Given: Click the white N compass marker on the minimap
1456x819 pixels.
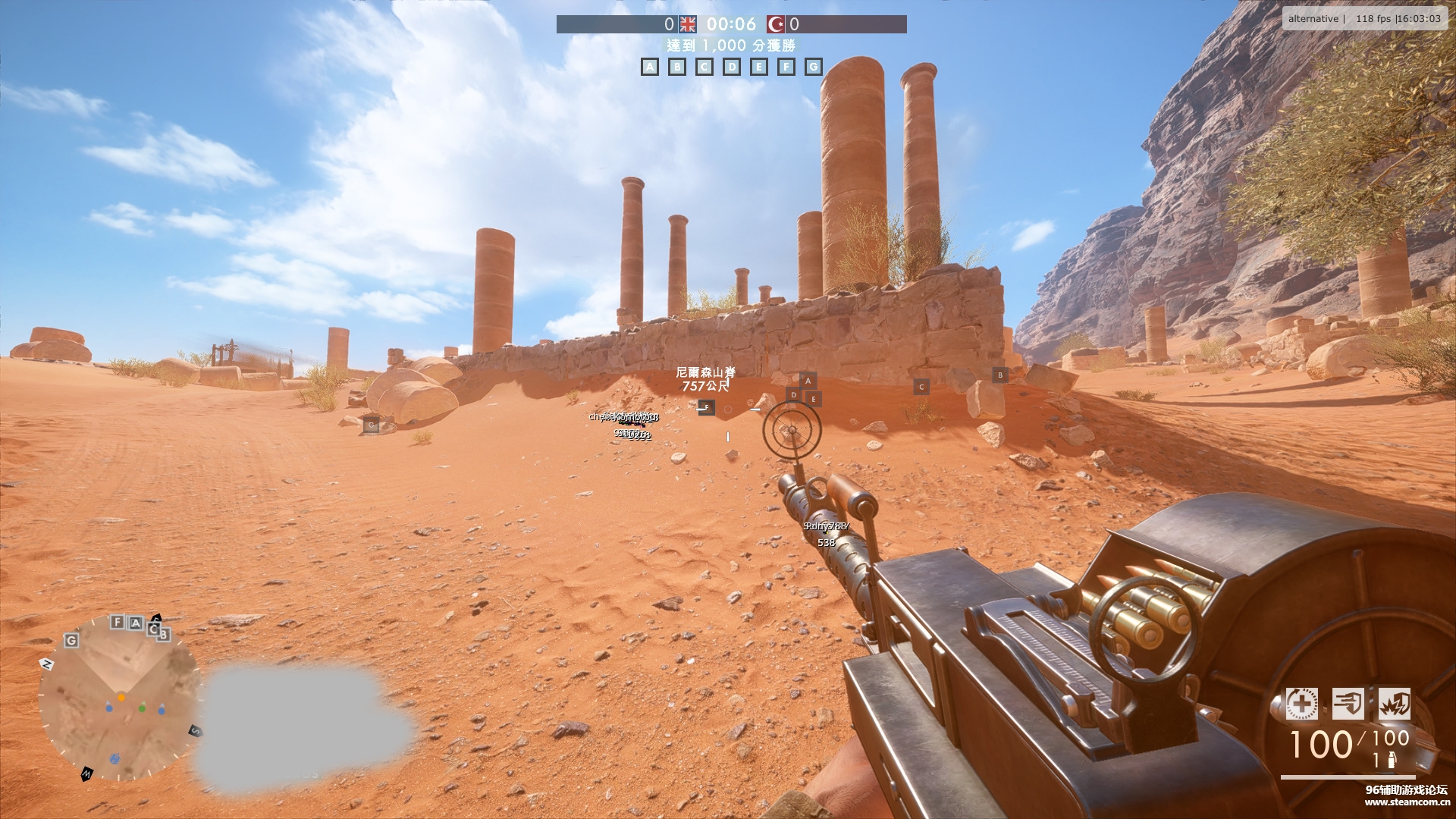Looking at the screenshot, I should click(x=47, y=664).
